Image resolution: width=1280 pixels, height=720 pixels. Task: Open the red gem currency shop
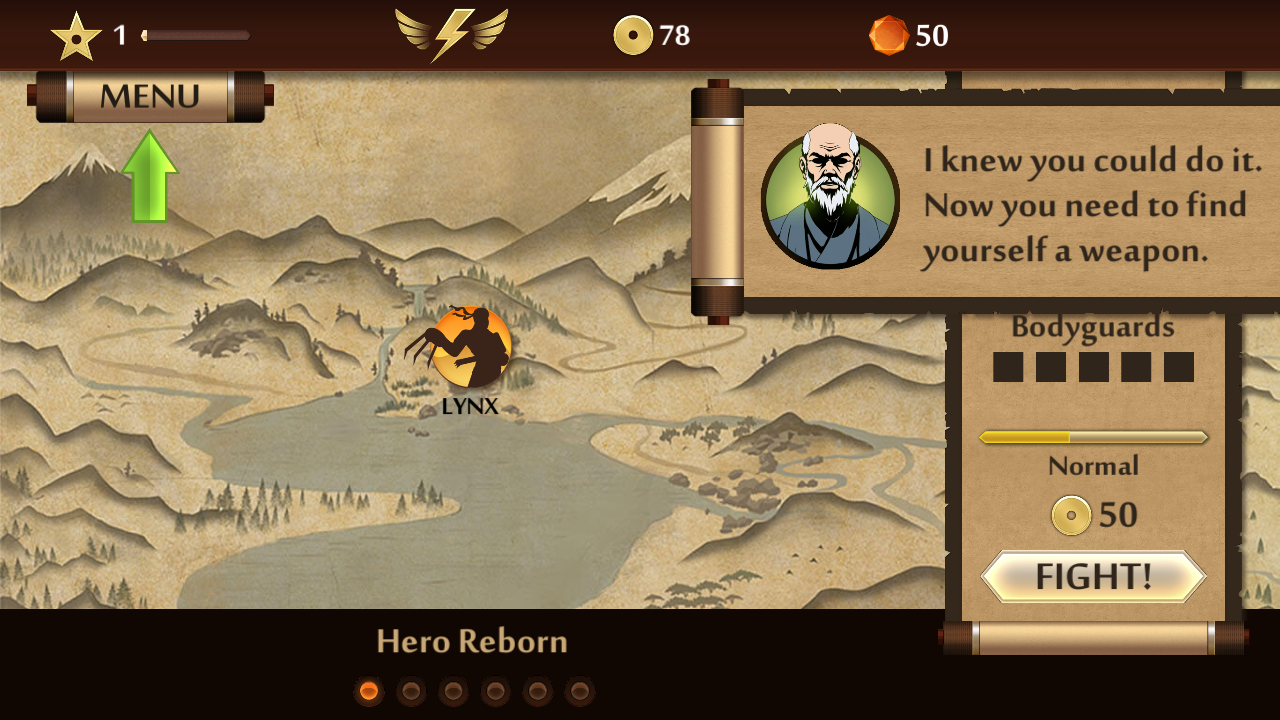(908, 36)
